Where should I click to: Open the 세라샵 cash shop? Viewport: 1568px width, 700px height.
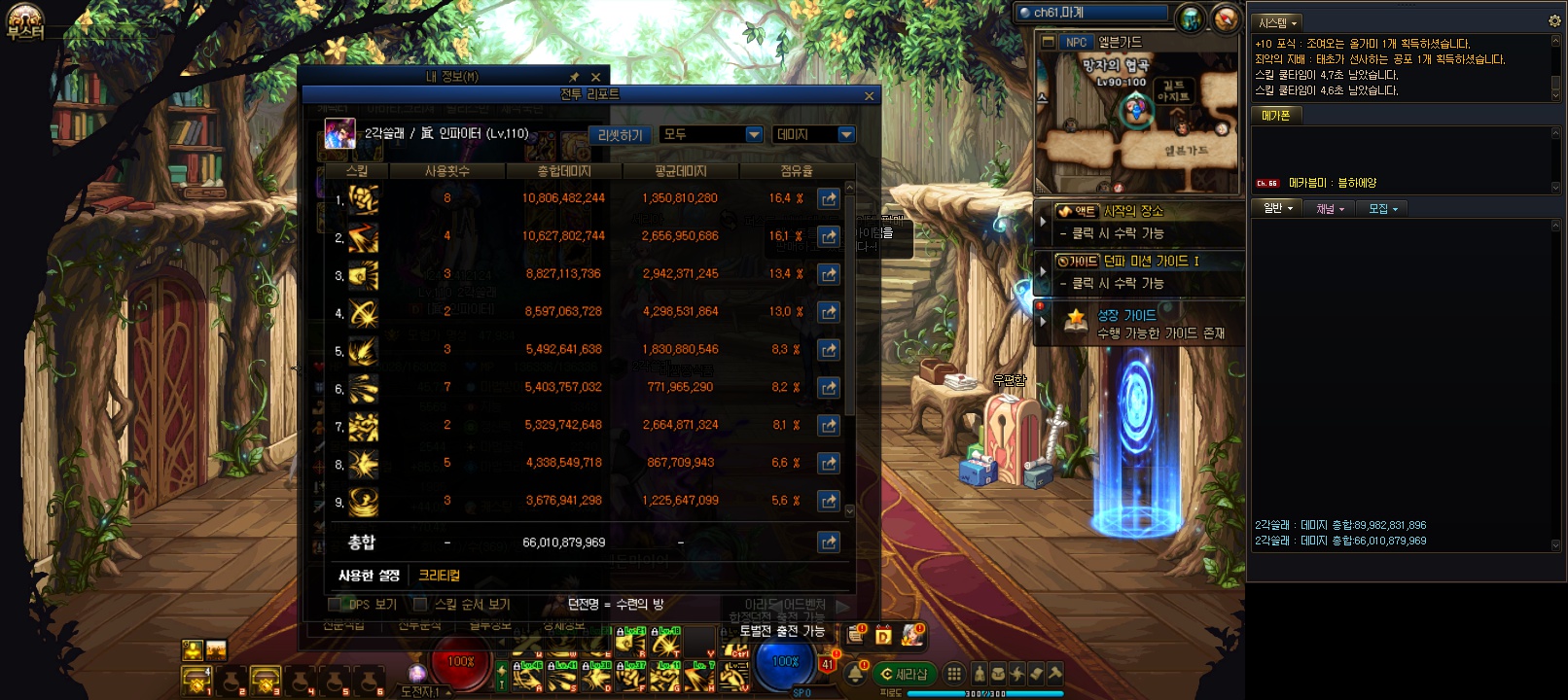click(x=904, y=674)
